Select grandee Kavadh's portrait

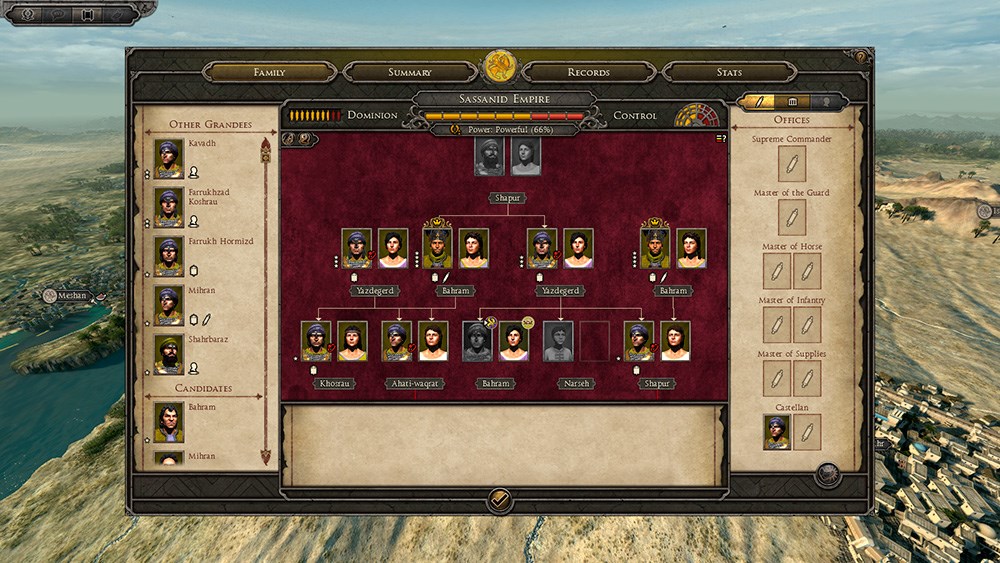pyautogui.click(x=169, y=158)
